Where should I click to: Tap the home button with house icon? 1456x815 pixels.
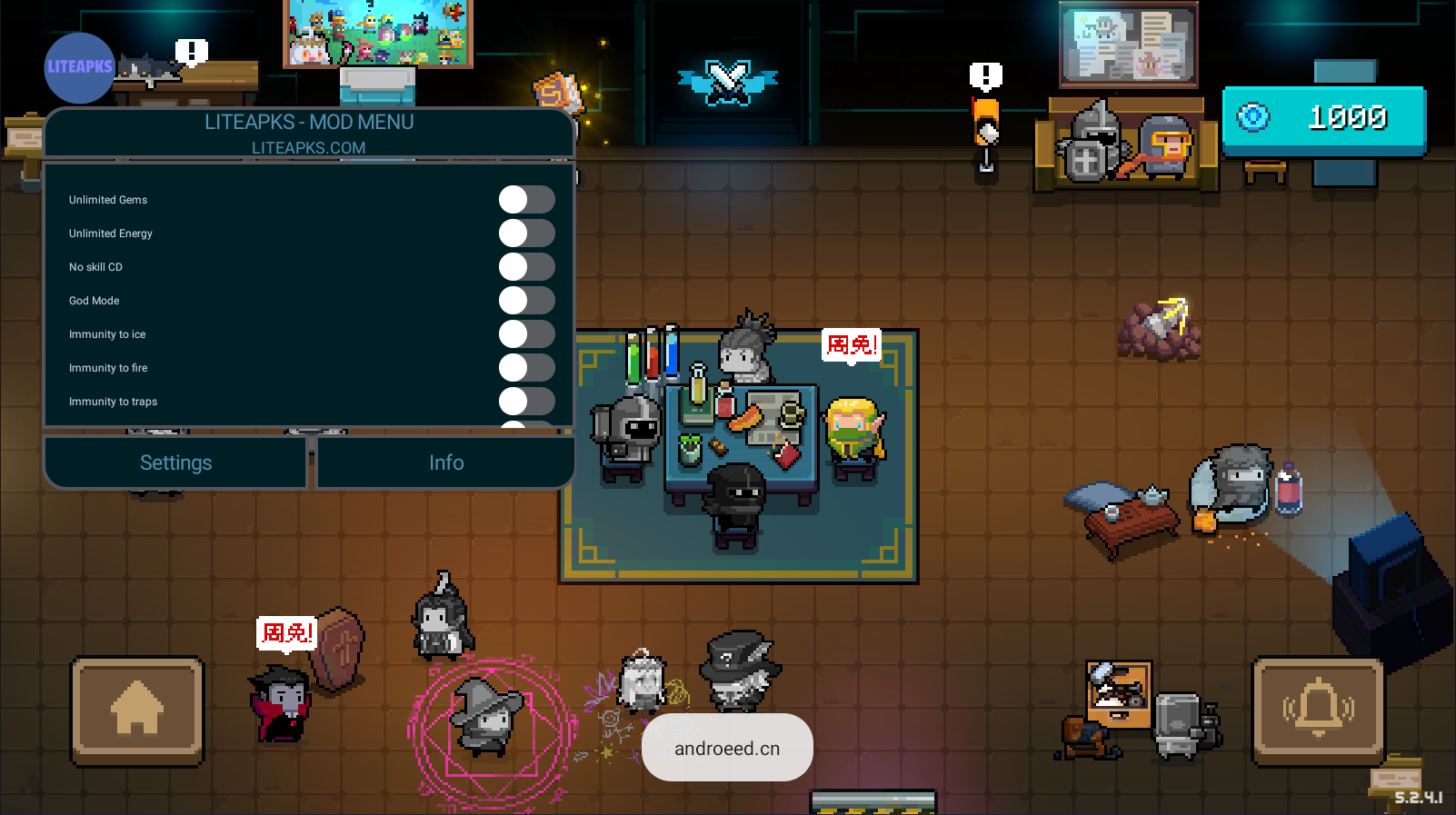[x=137, y=710]
